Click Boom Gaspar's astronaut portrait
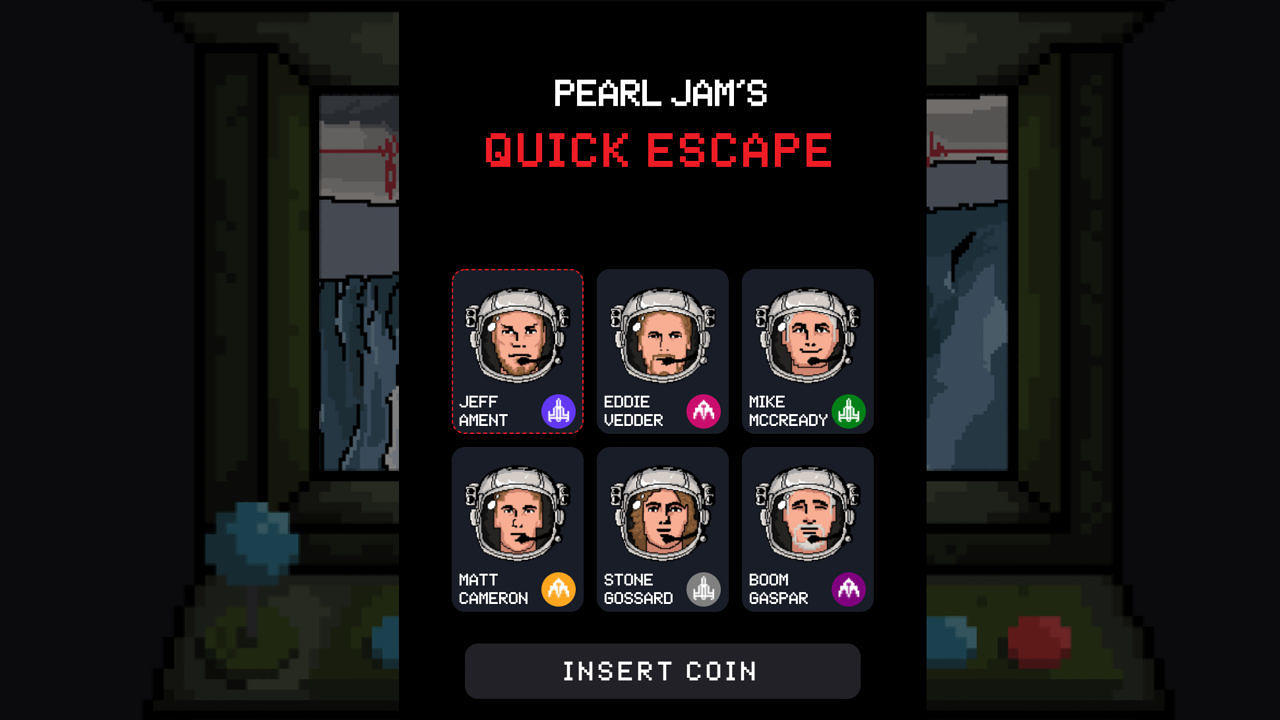Image resolution: width=1280 pixels, height=720 pixels. (x=807, y=513)
